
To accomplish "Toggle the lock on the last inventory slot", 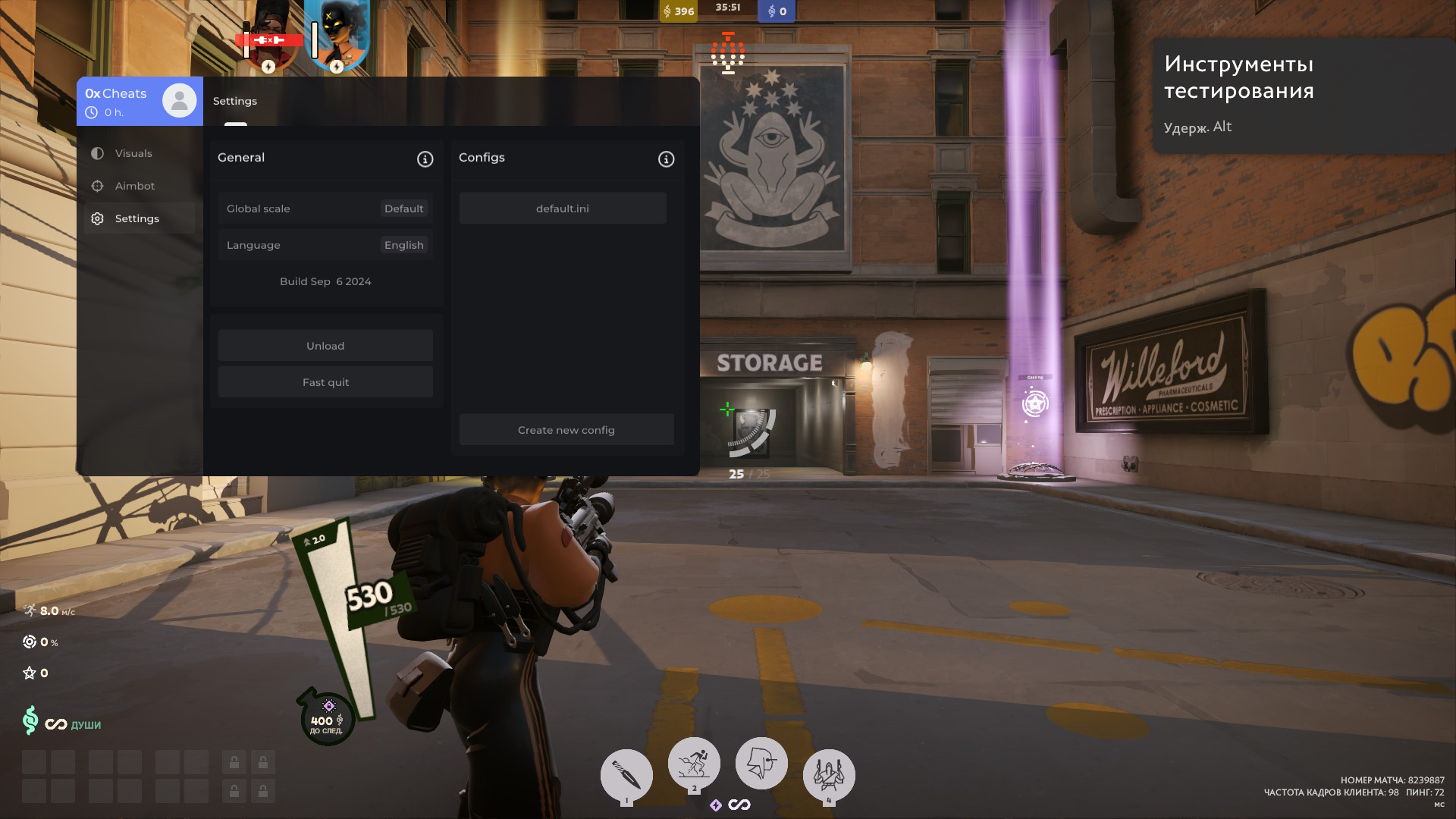I will click(x=263, y=790).
